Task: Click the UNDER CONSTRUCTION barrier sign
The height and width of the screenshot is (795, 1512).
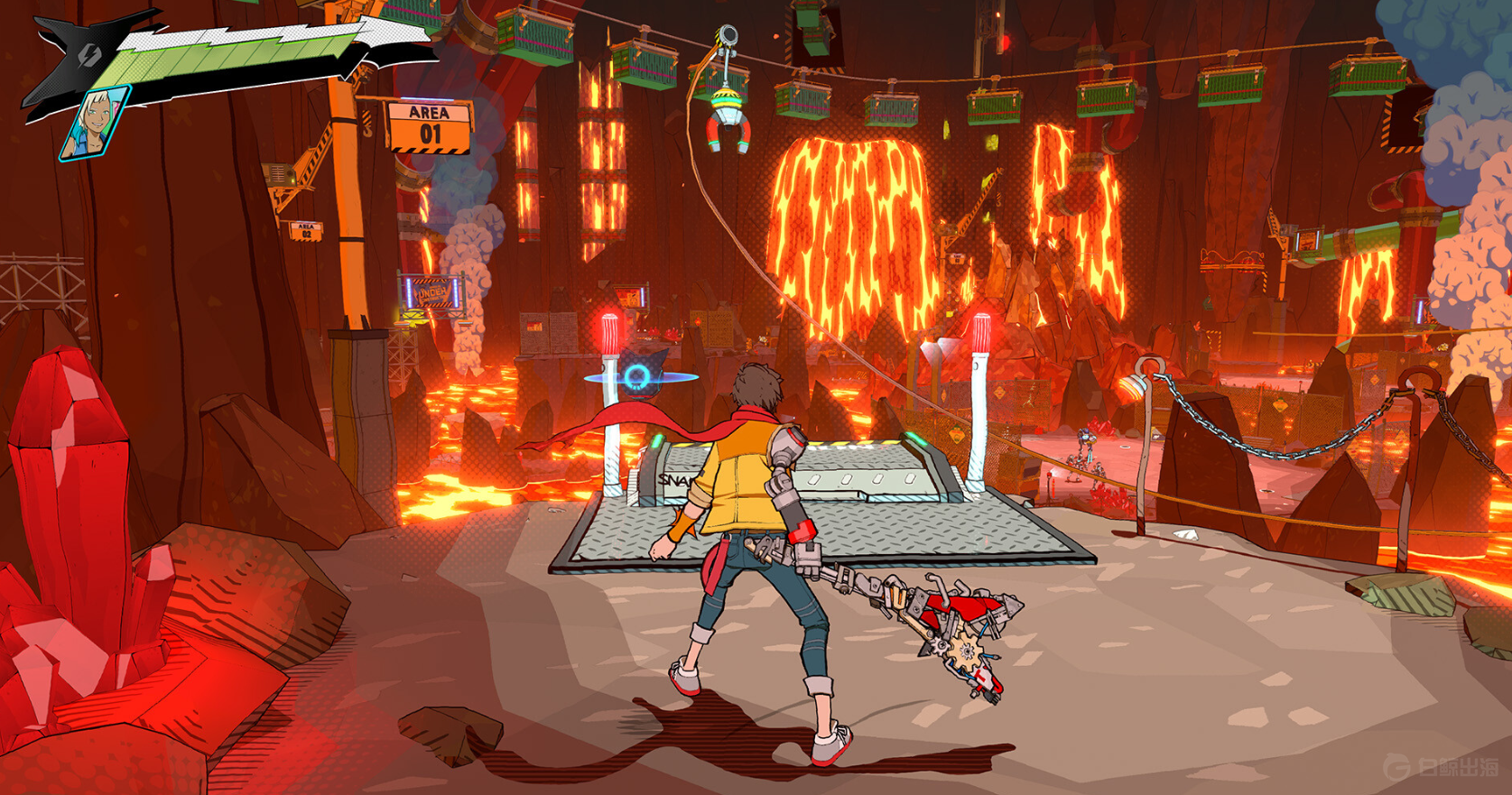Action: click(x=433, y=293)
